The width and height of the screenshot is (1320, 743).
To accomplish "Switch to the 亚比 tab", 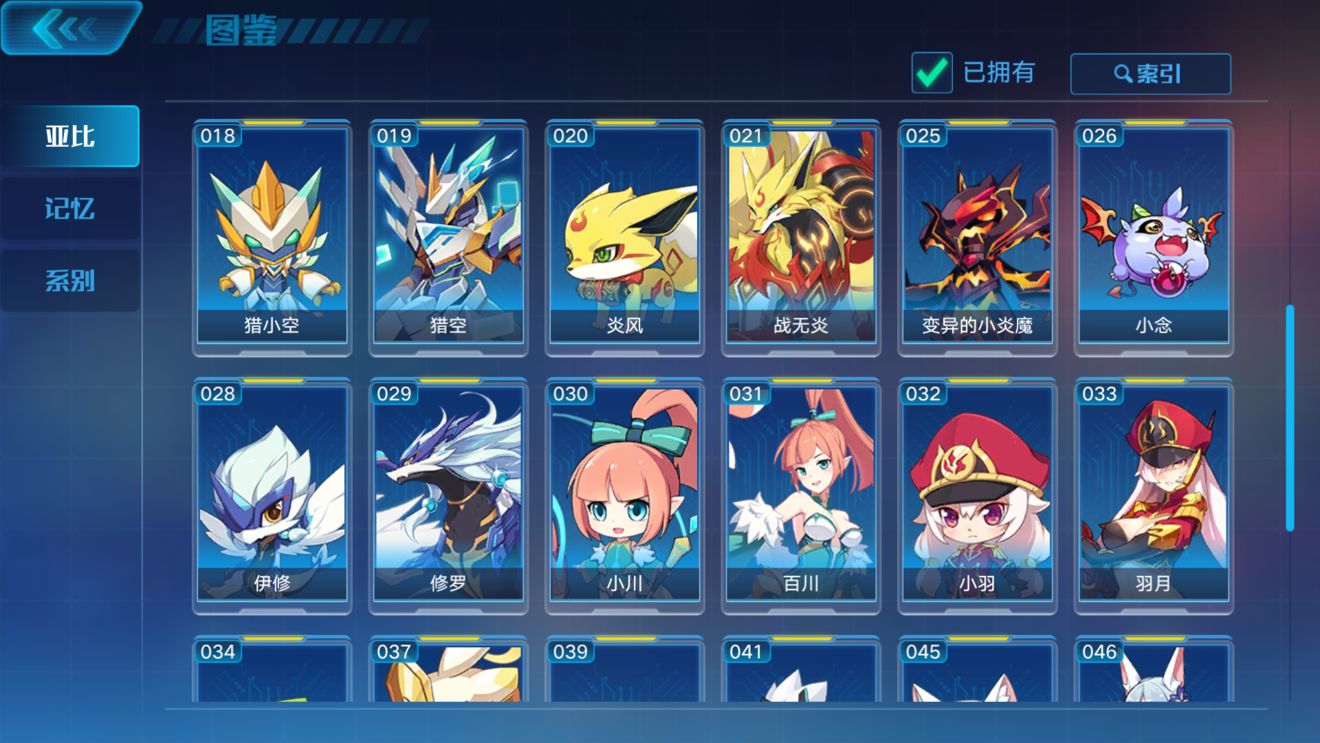I will coord(70,136).
